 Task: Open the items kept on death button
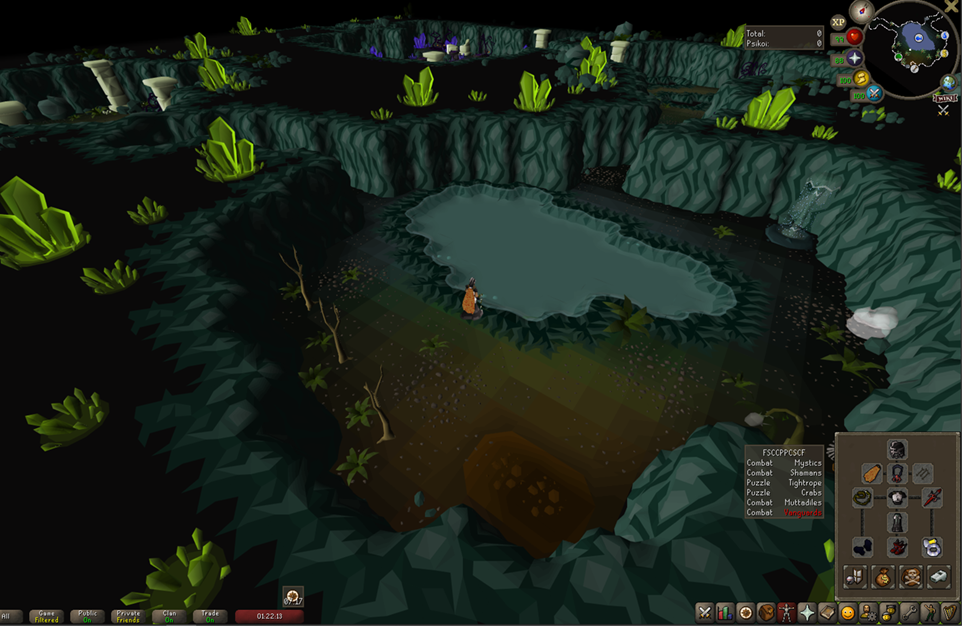tap(910, 576)
